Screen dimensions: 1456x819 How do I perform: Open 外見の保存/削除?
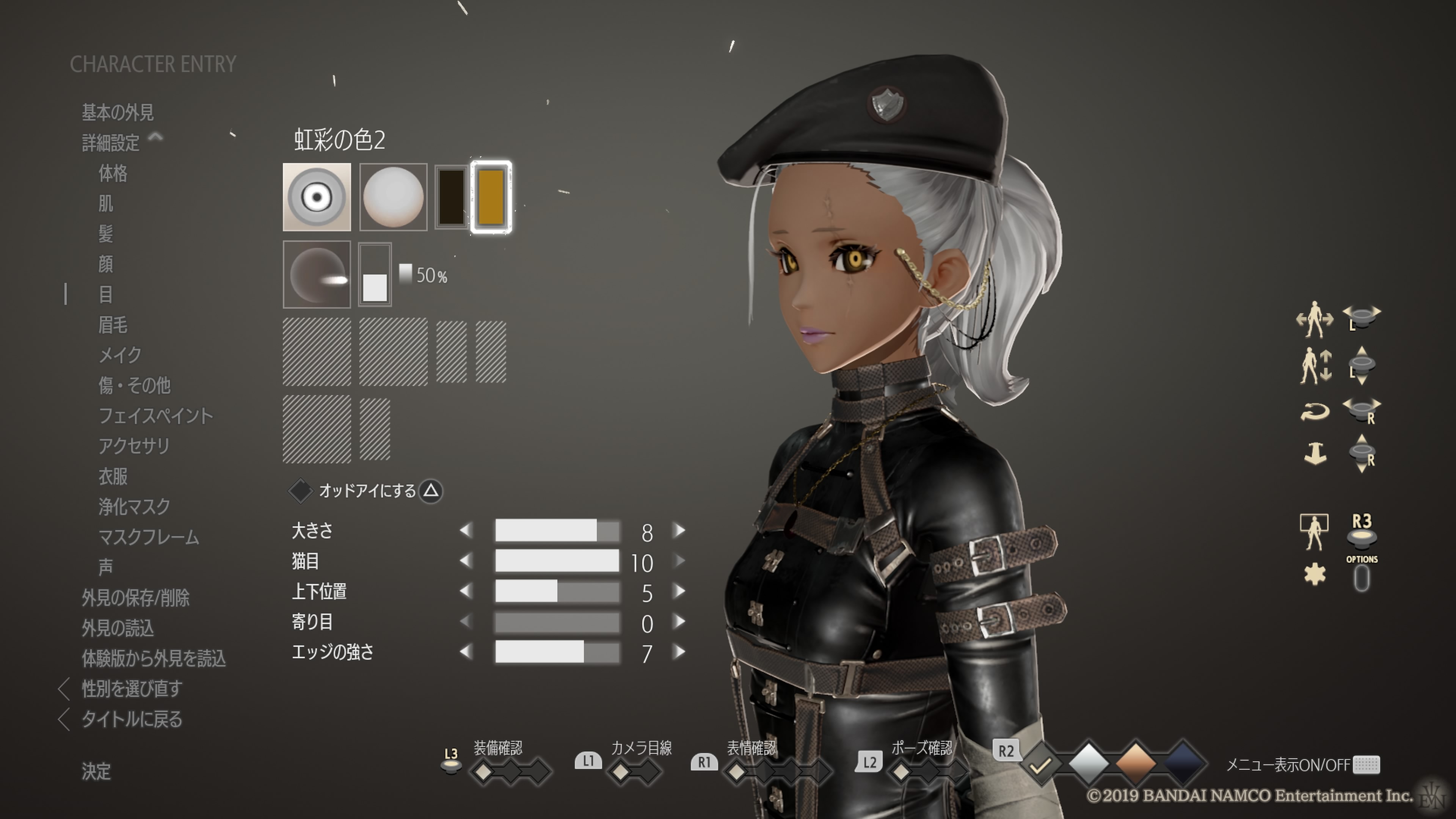tap(135, 598)
